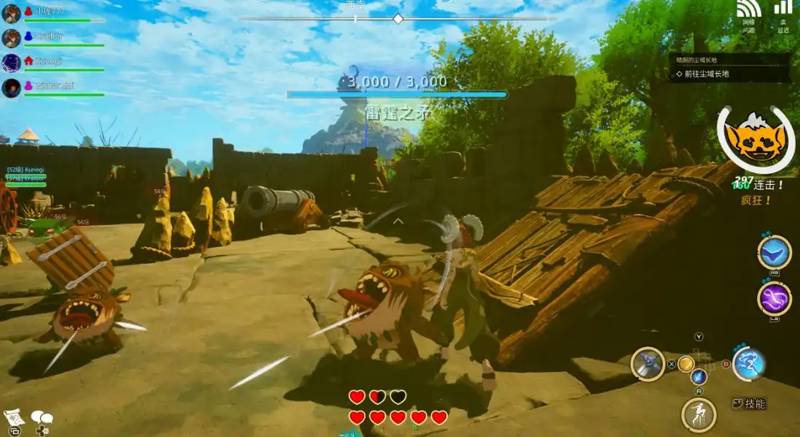
Task: Activate the sprinting figure dash ability
Action: click(x=698, y=413)
